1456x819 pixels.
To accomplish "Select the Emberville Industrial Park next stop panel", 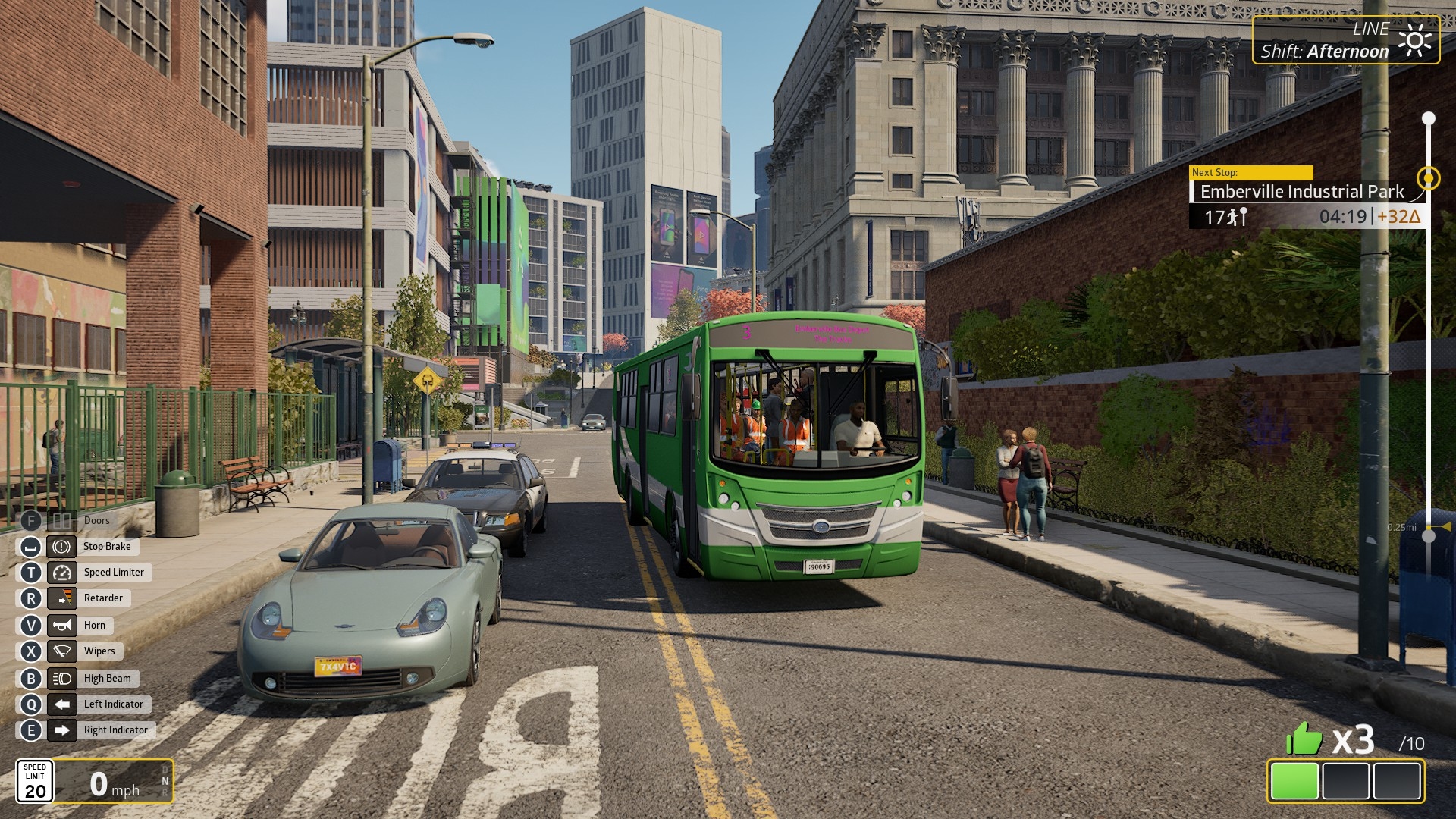I will tap(1301, 193).
